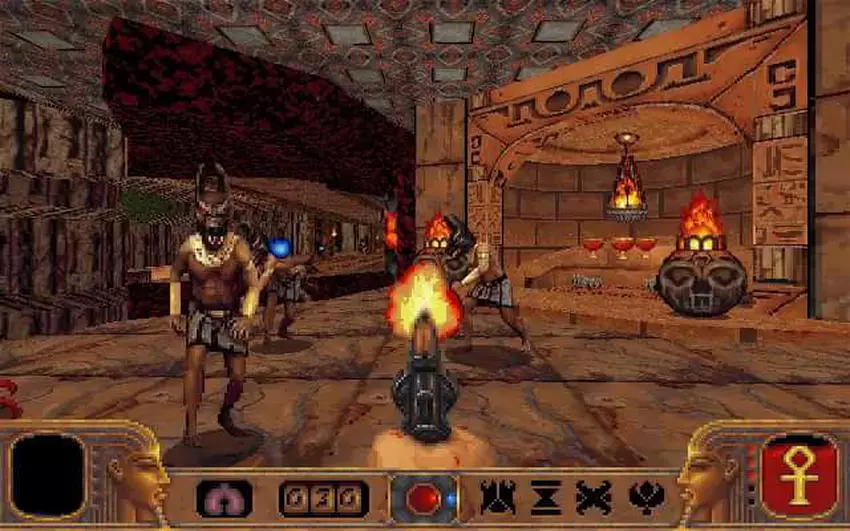Click the pink lungs air icon
The width and height of the screenshot is (850, 531).
pyautogui.click(x=224, y=497)
